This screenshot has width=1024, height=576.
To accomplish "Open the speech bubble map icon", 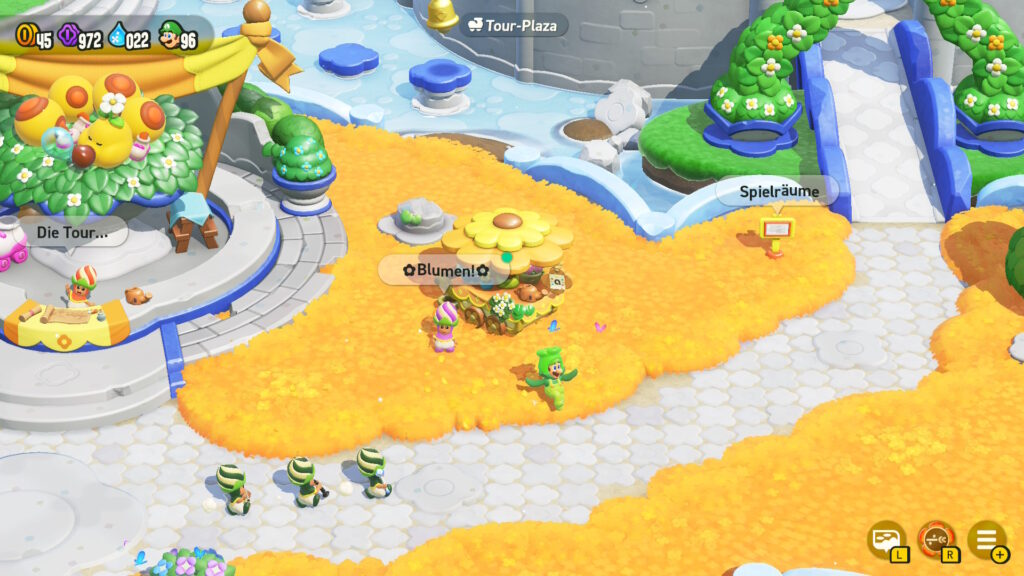I will pos(886,539).
